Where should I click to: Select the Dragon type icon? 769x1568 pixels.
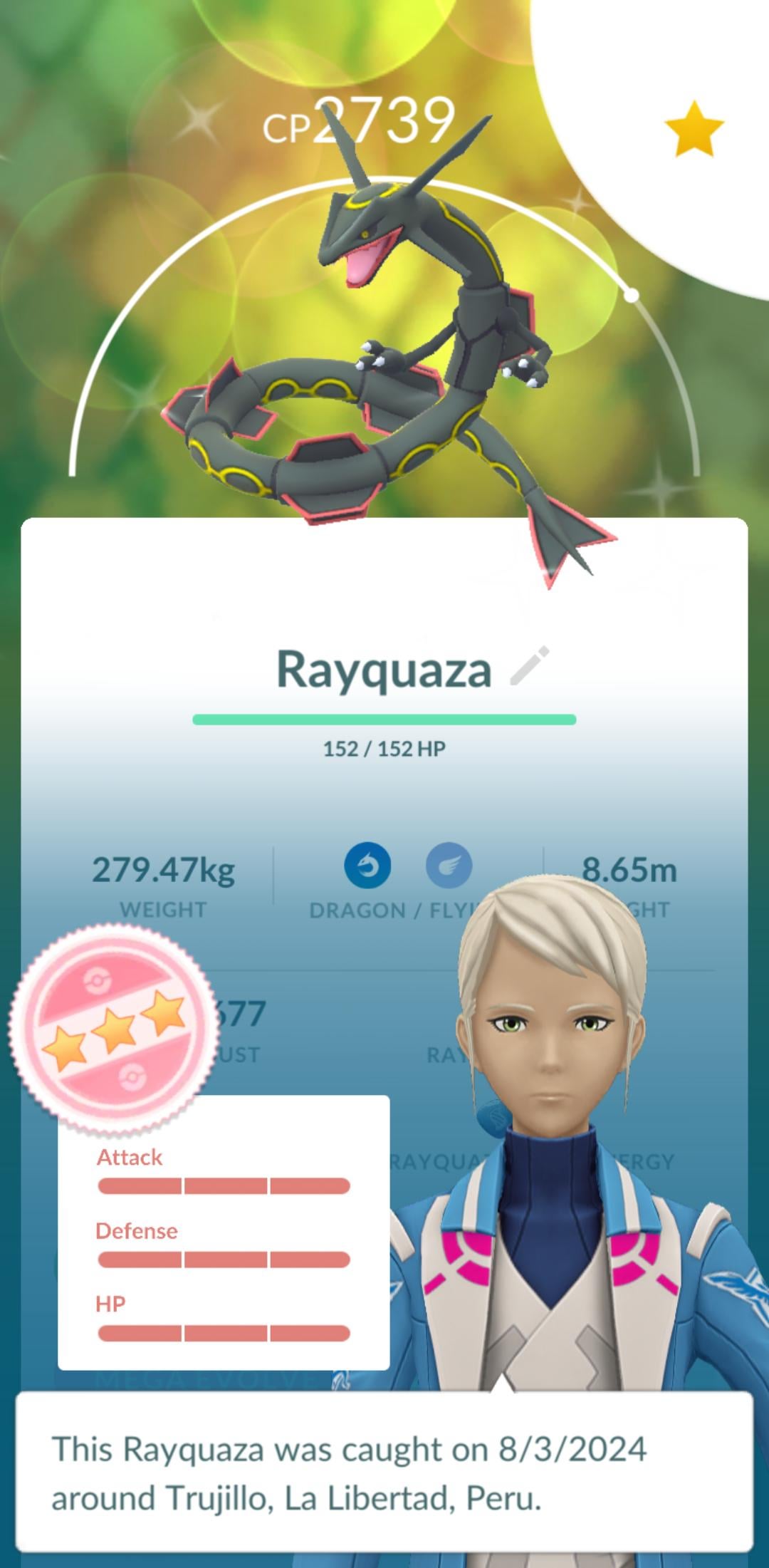tap(367, 866)
